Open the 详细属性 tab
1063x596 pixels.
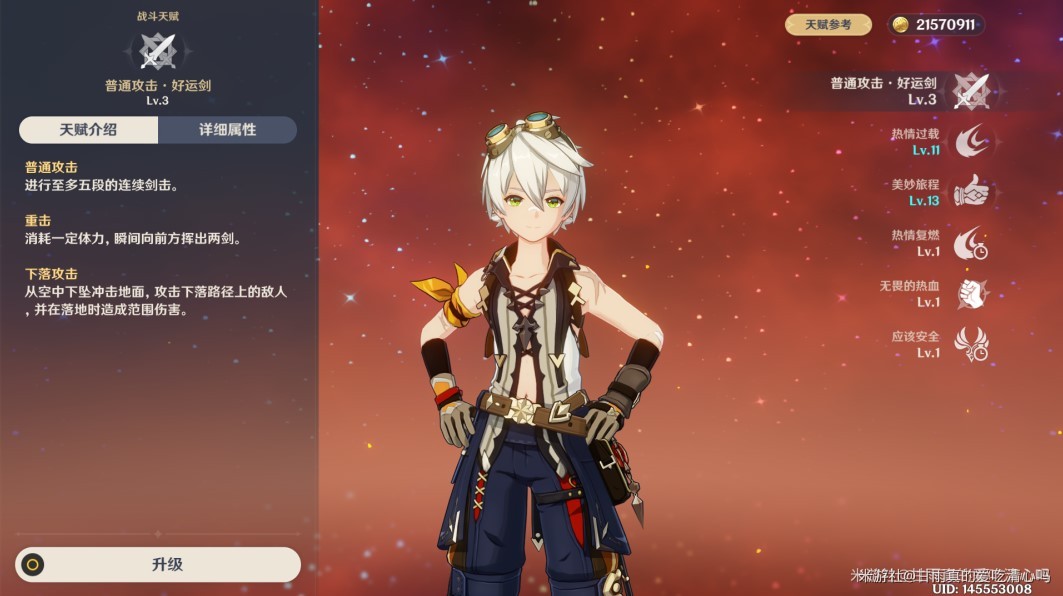(227, 130)
